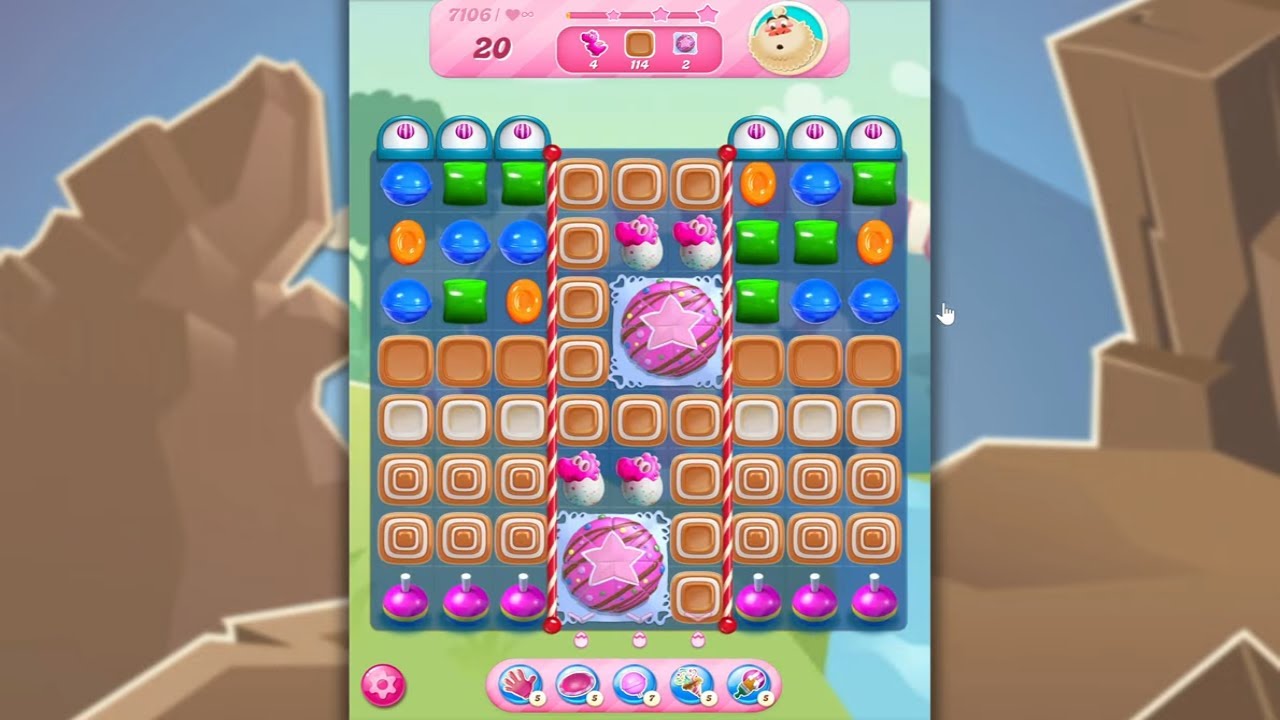Tap the bearded character portrait
The width and height of the screenshot is (1280, 720).
788,39
